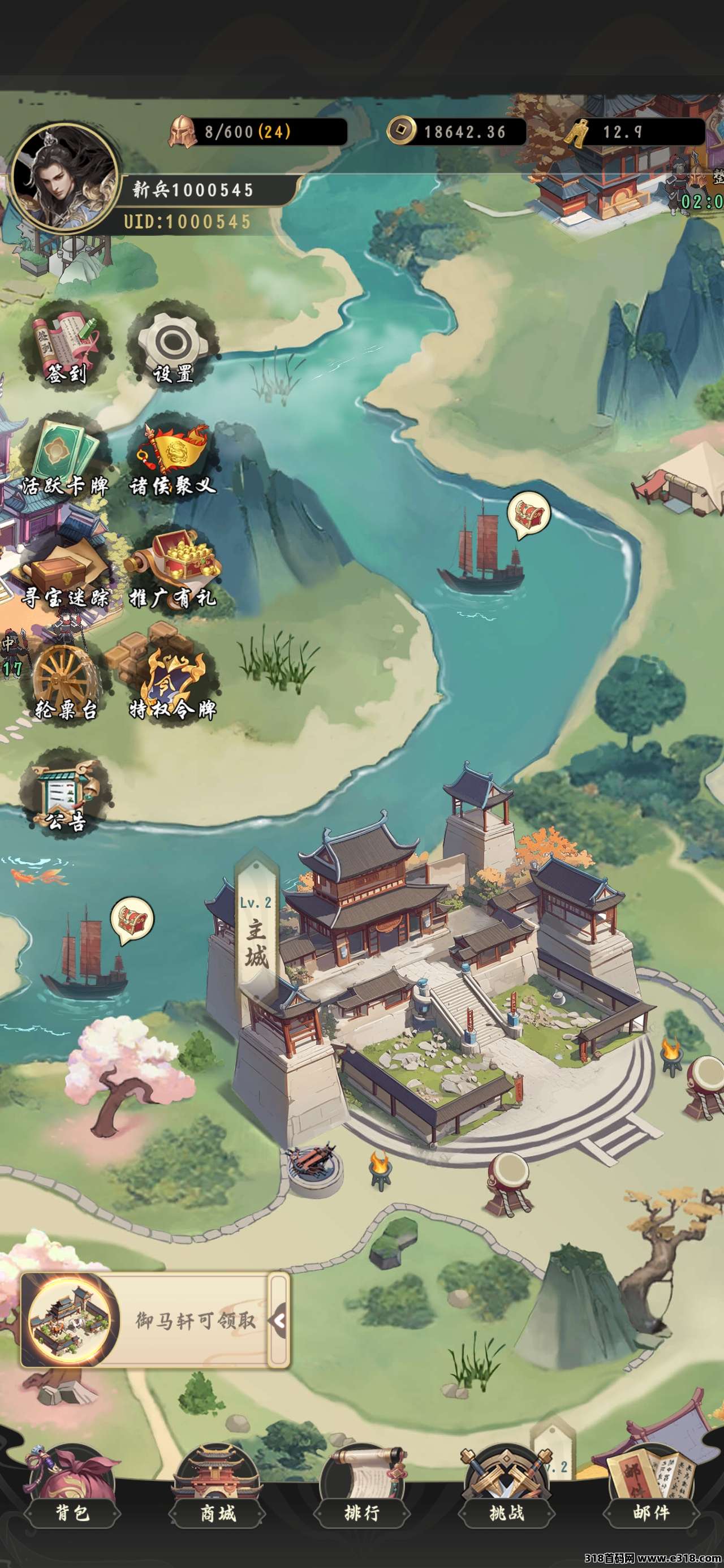This screenshot has height=1568, width=724.
Task: Open 寻宝迷踪 treasure hunt
Action: coord(64,572)
